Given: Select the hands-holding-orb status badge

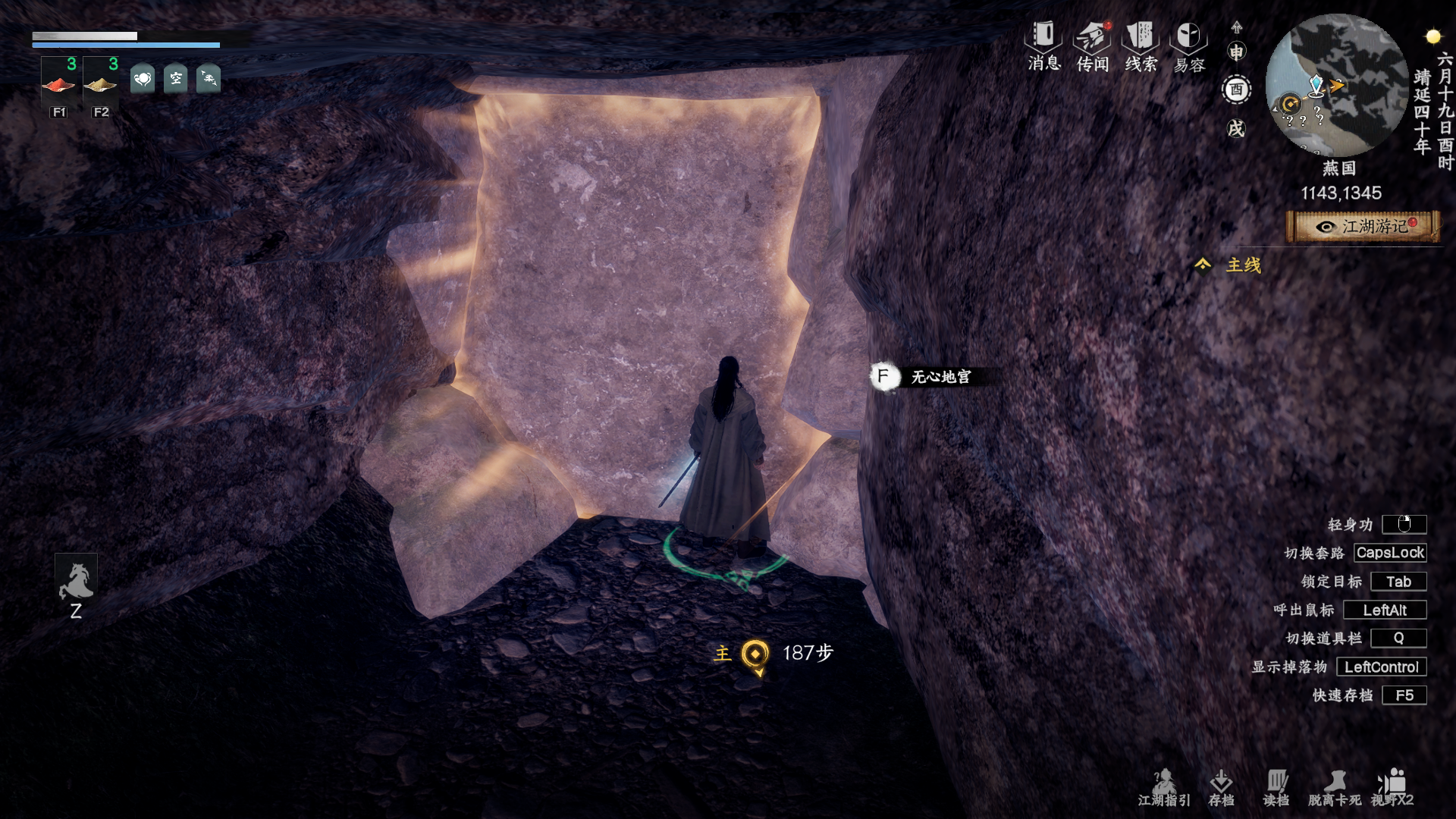Looking at the screenshot, I should pyautogui.click(x=143, y=78).
